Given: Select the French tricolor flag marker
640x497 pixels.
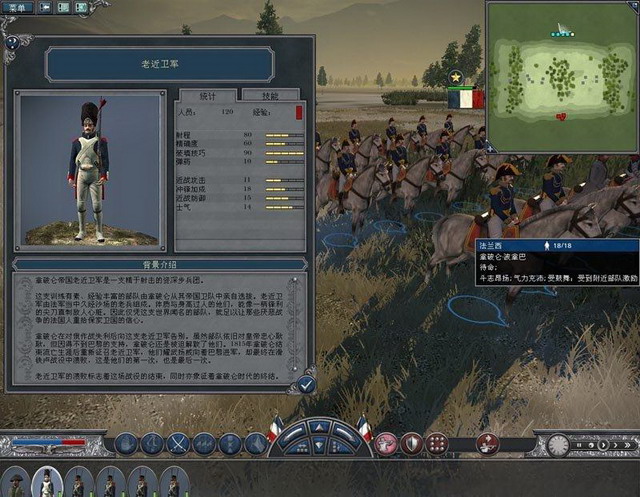Looking at the screenshot, I should 465,99.
